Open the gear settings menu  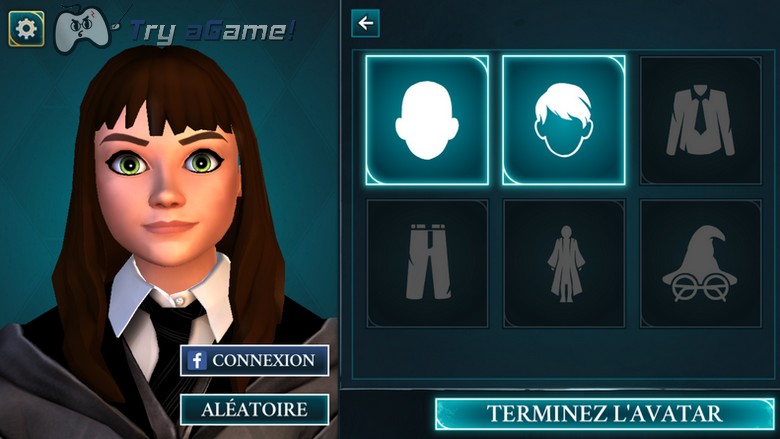(x=26, y=29)
